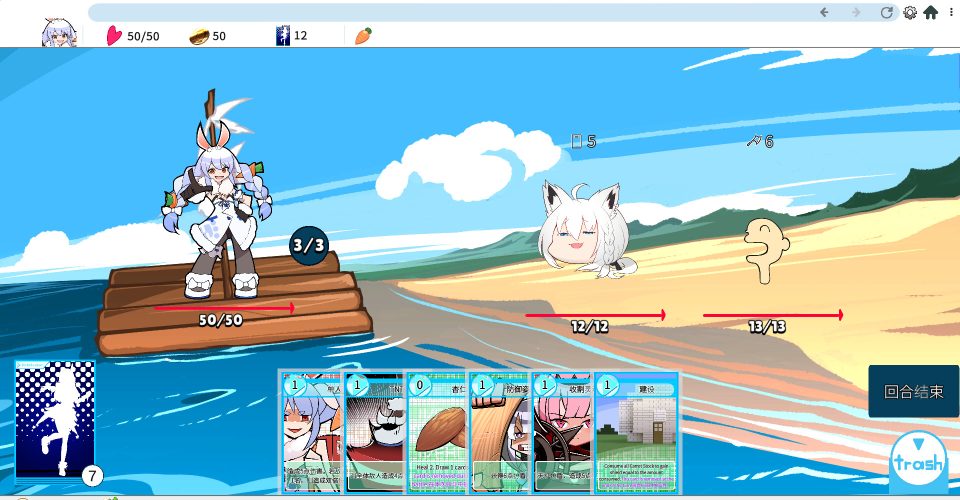The image size is (960, 500).
Task: Go to the browser home page
Action: pyautogui.click(x=931, y=13)
